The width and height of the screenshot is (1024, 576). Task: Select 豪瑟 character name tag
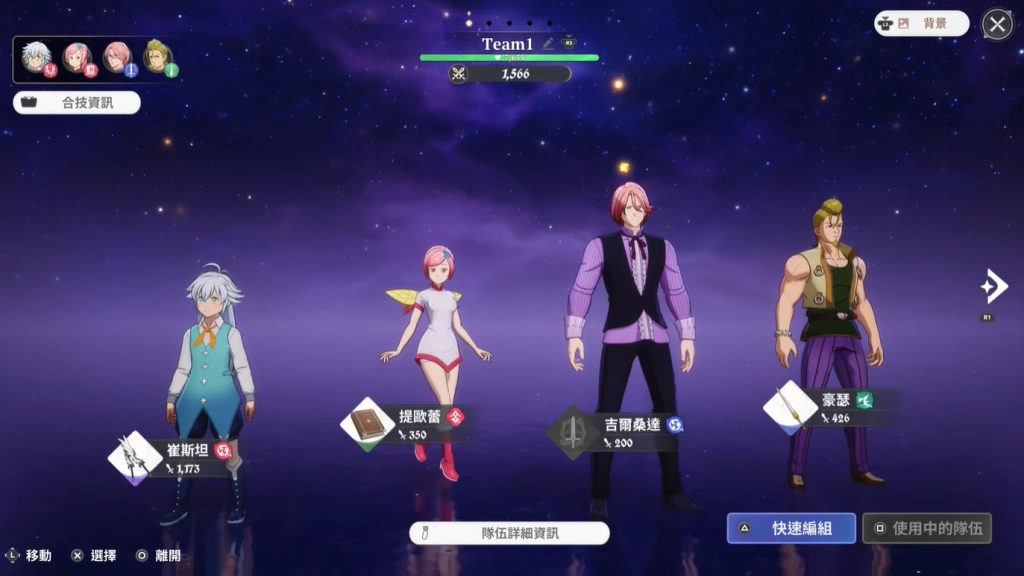[836, 400]
